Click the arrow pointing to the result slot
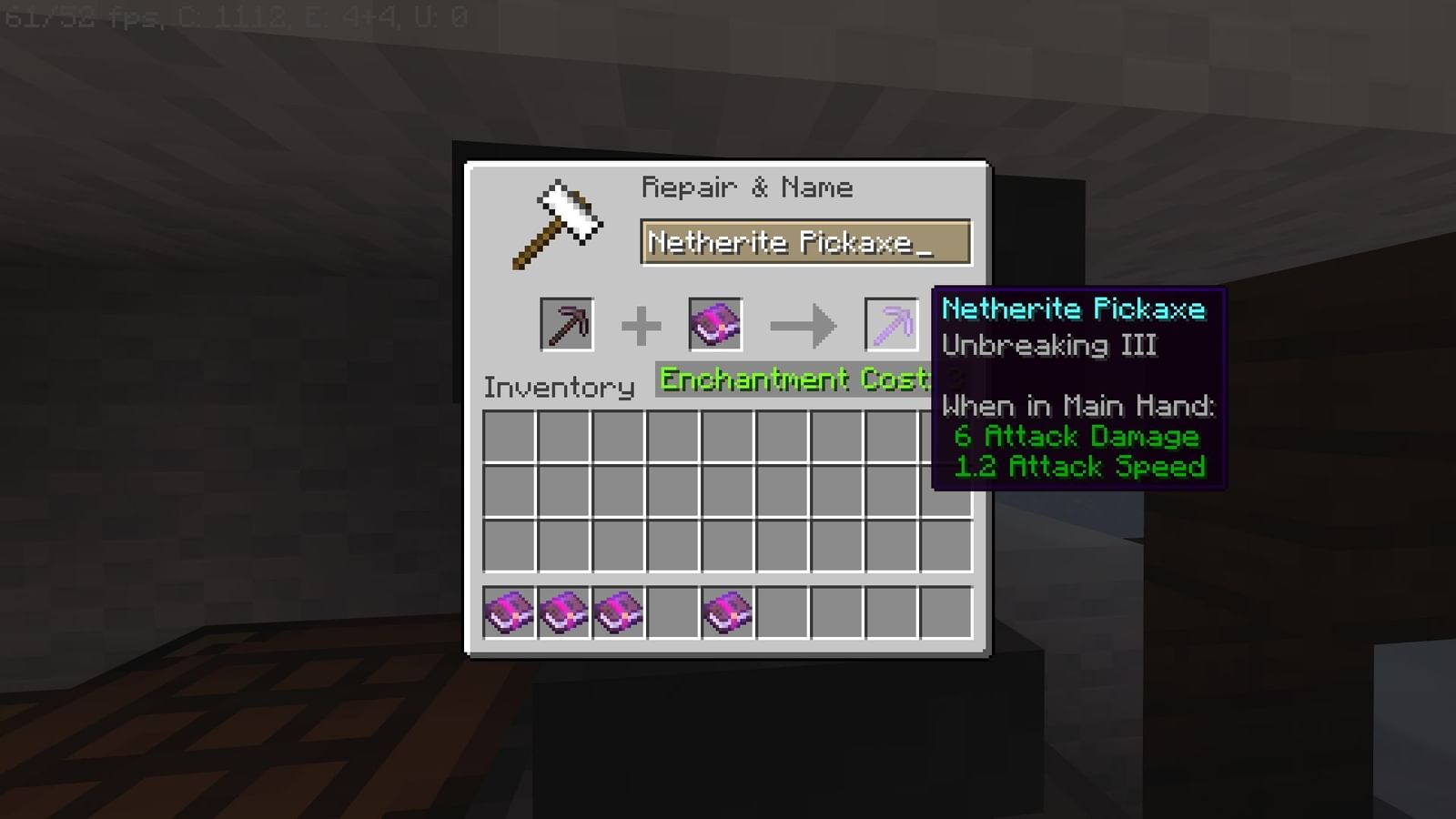 pyautogui.click(x=803, y=325)
